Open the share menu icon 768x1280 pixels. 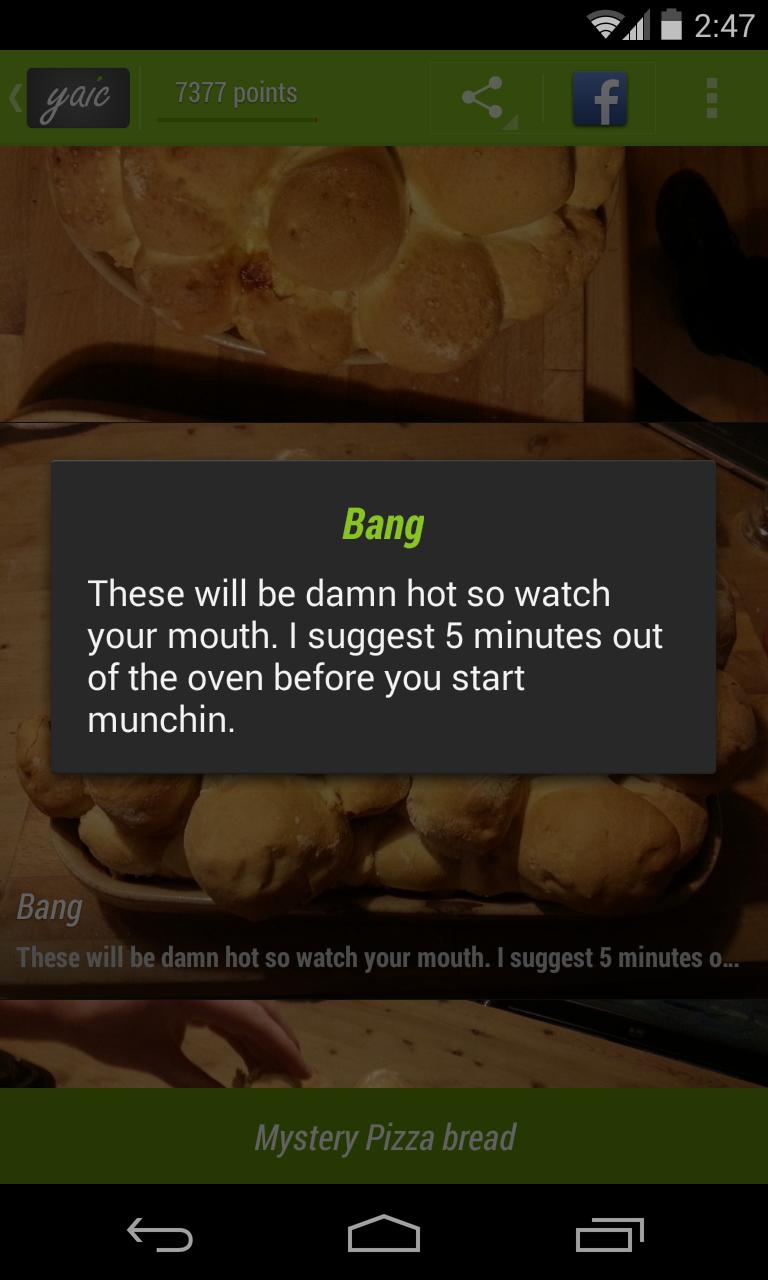coord(485,98)
